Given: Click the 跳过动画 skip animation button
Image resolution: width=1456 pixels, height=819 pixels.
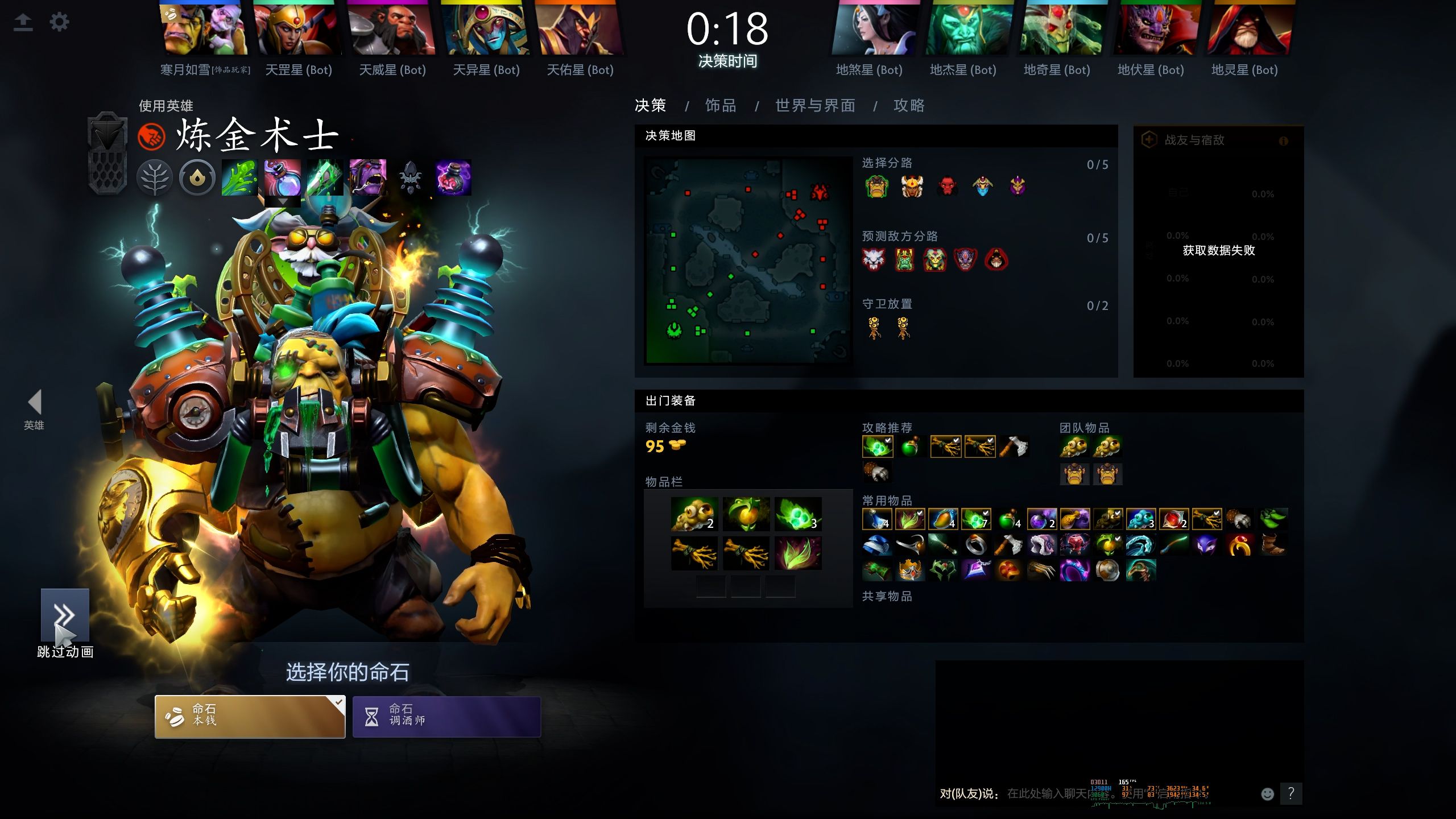Looking at the screenshot, I should (x=65, y=614).
